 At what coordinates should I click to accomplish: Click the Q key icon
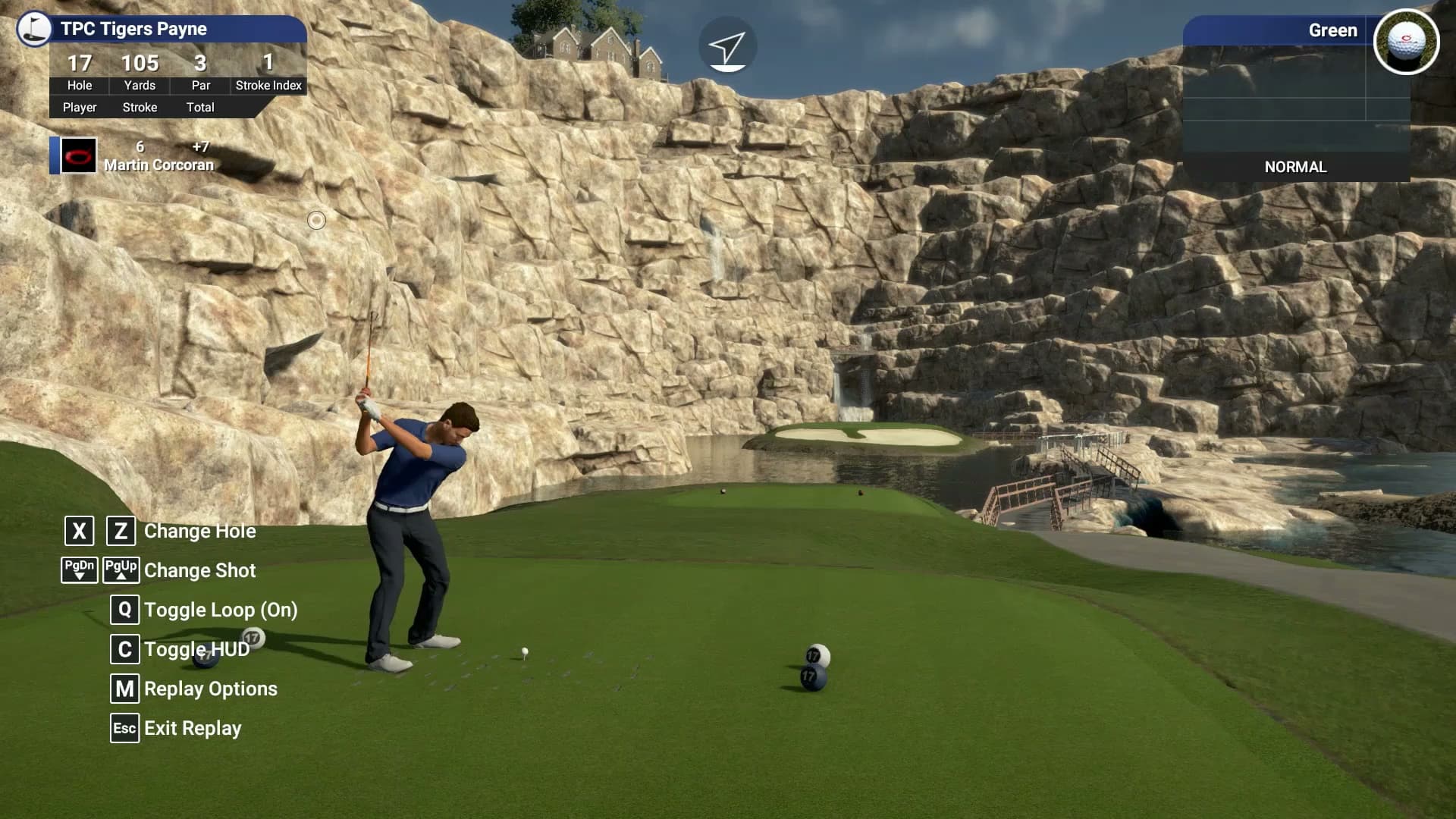pos(124,610)
